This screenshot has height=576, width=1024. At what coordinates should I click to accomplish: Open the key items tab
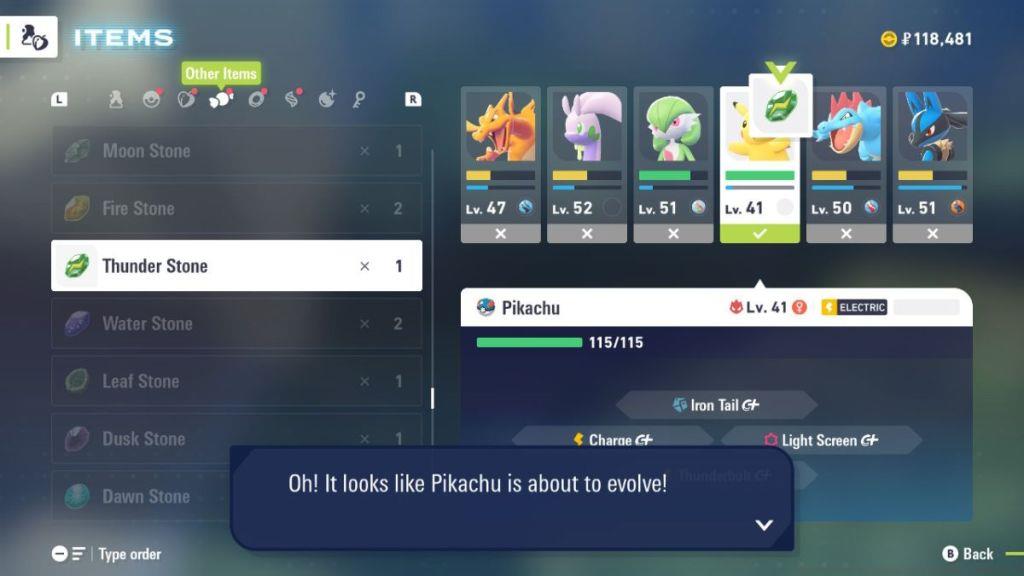359,99
